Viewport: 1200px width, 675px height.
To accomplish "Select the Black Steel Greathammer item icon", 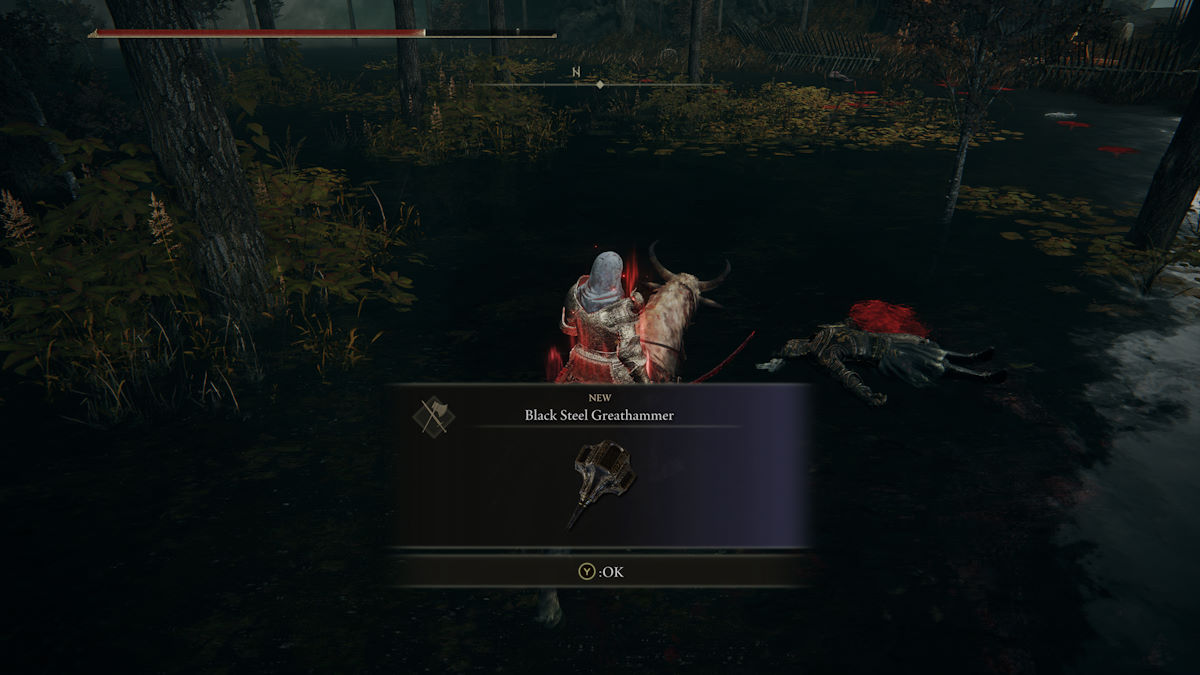I will pos(601,483).
